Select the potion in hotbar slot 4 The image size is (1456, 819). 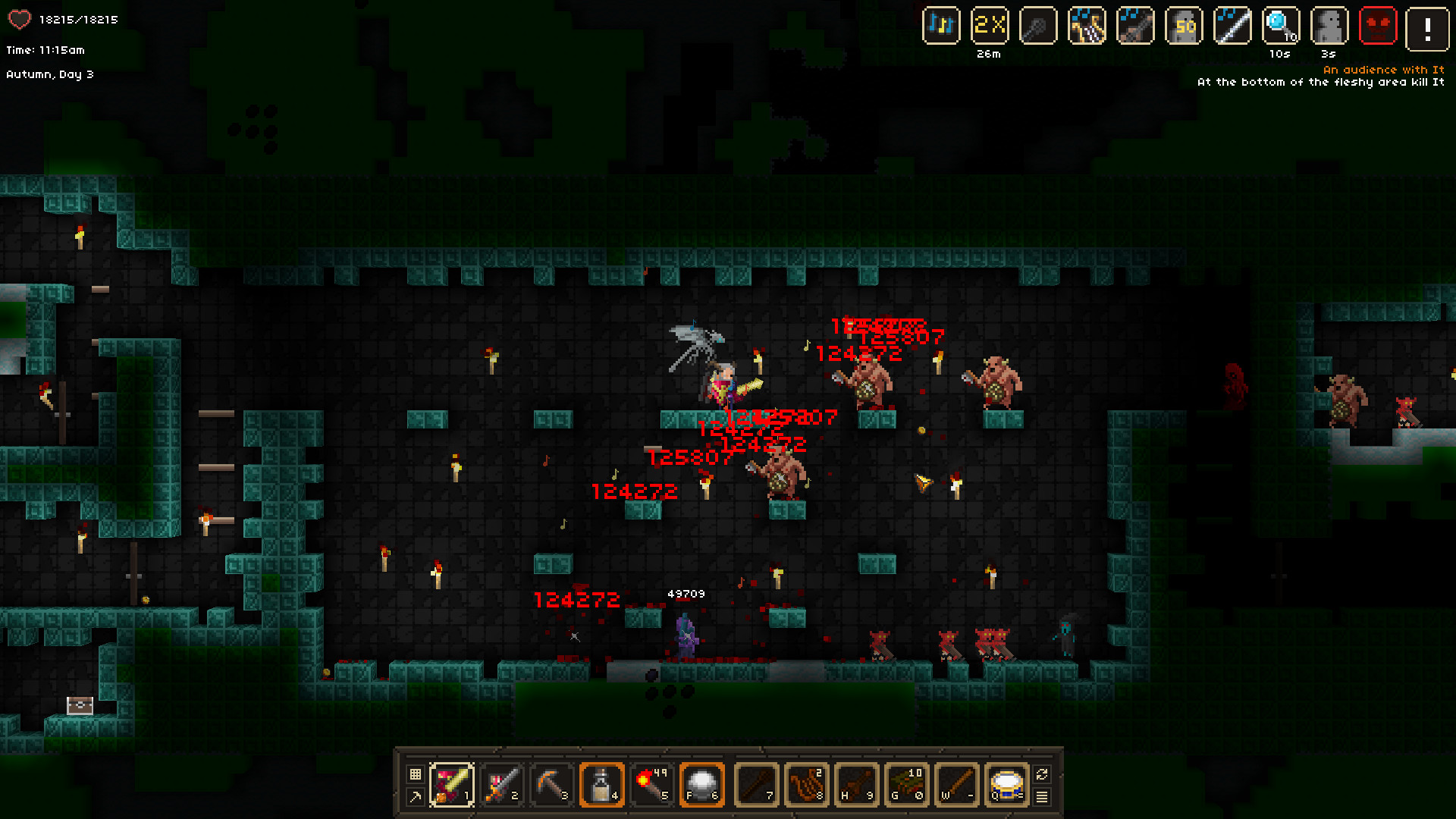coord(601,784)
